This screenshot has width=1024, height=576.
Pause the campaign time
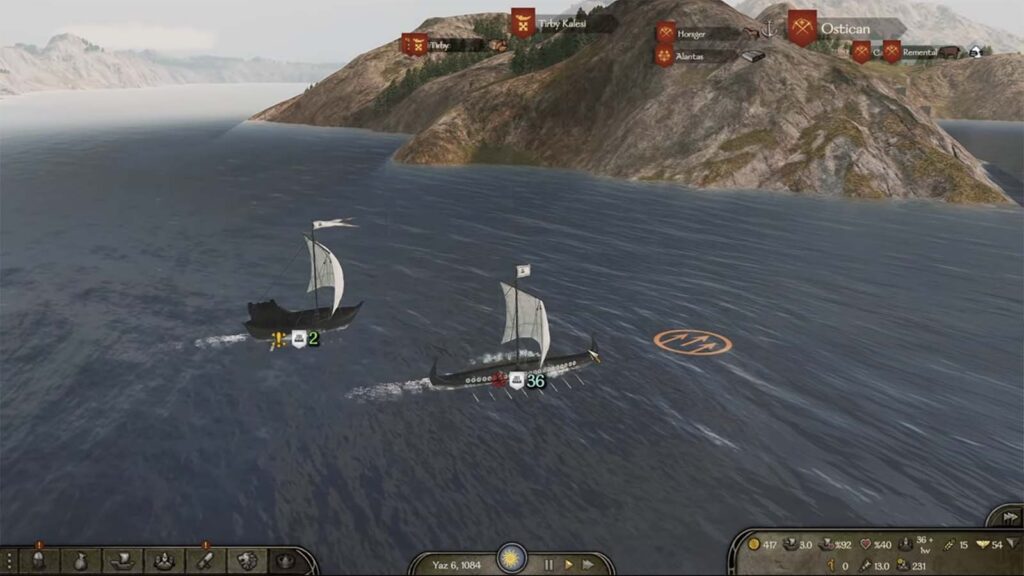pyautogui.click(x=548, y=564)
